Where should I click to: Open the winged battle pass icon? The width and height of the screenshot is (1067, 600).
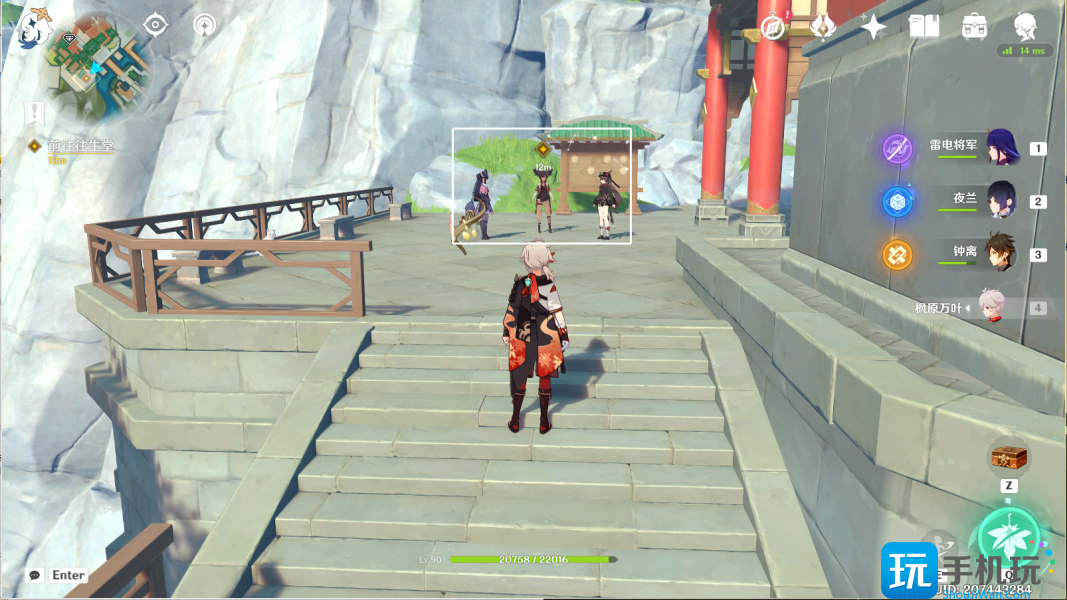tap(823, 27)
